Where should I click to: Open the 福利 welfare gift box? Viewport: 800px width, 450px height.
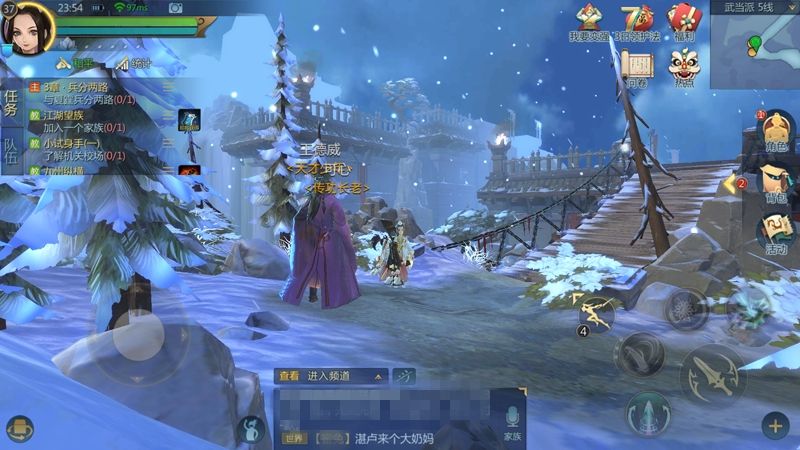(684, 22)
